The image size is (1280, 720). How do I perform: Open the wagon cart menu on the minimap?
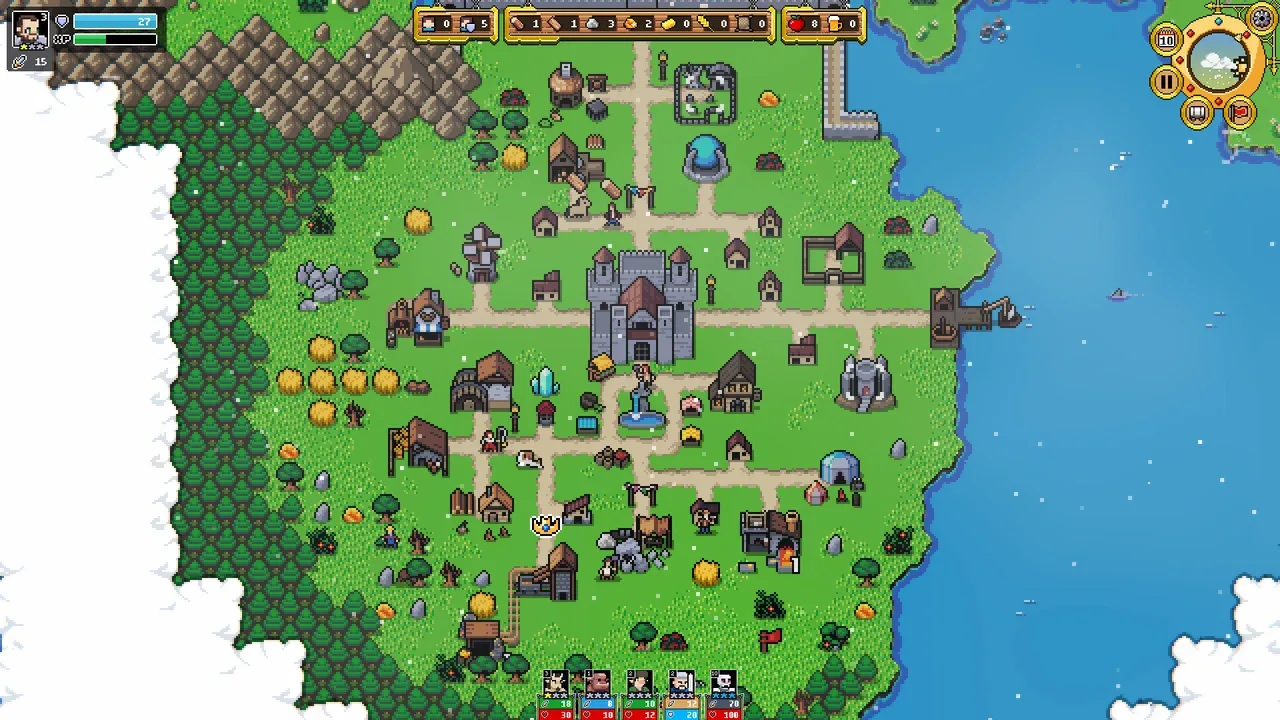[x=1197, y=113]
